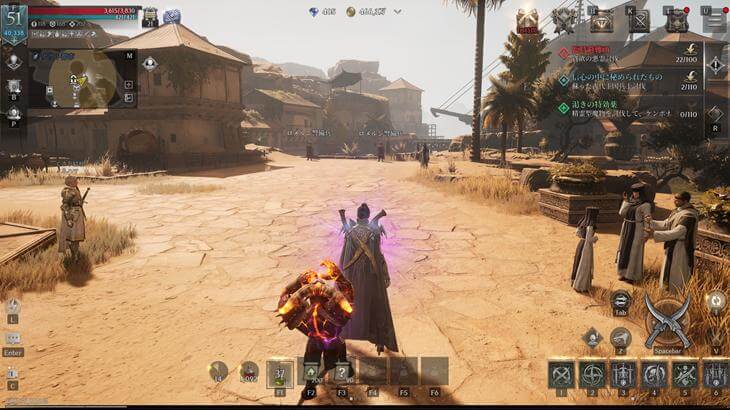The height and width of the screenshot is (410, 730).
Task: Activate skill slot 1 on the hotbar
Action: coord(561,375)
